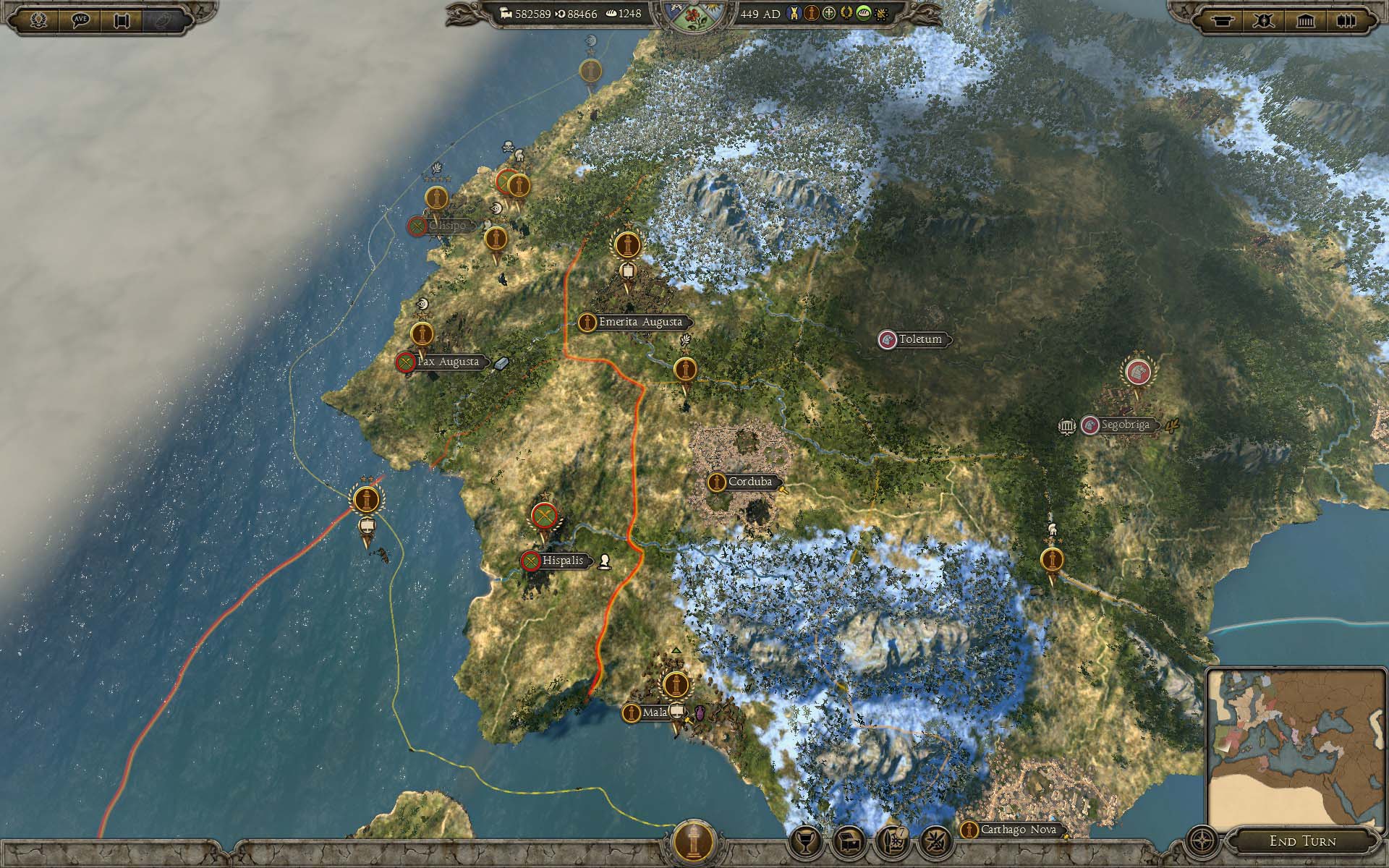Open the AVE speech bubble button
Image resolution: width=1389 pixels, height=868 pixels.
[81, 20]
